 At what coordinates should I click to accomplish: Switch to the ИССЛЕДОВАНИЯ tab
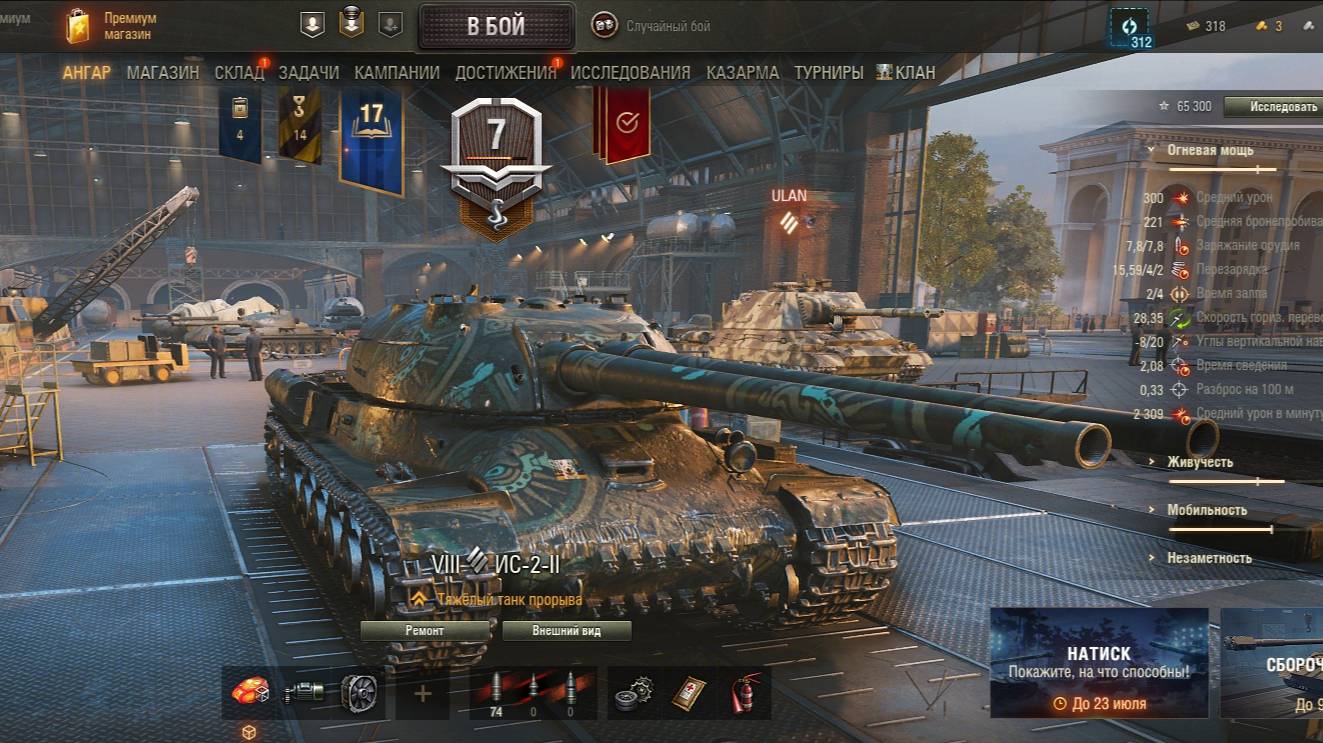630,73
